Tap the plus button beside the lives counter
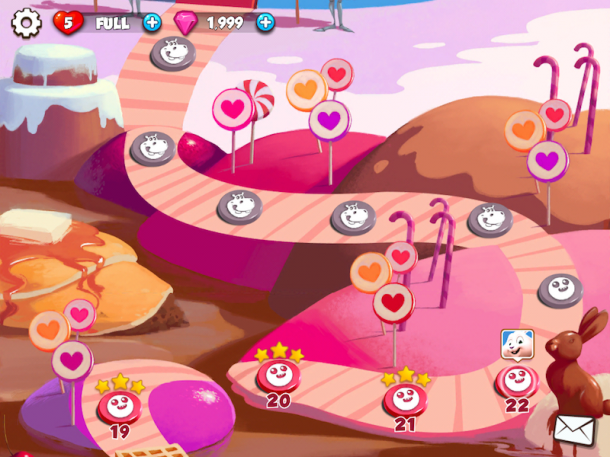The image size is (610, 457). [x=152, y=22]
